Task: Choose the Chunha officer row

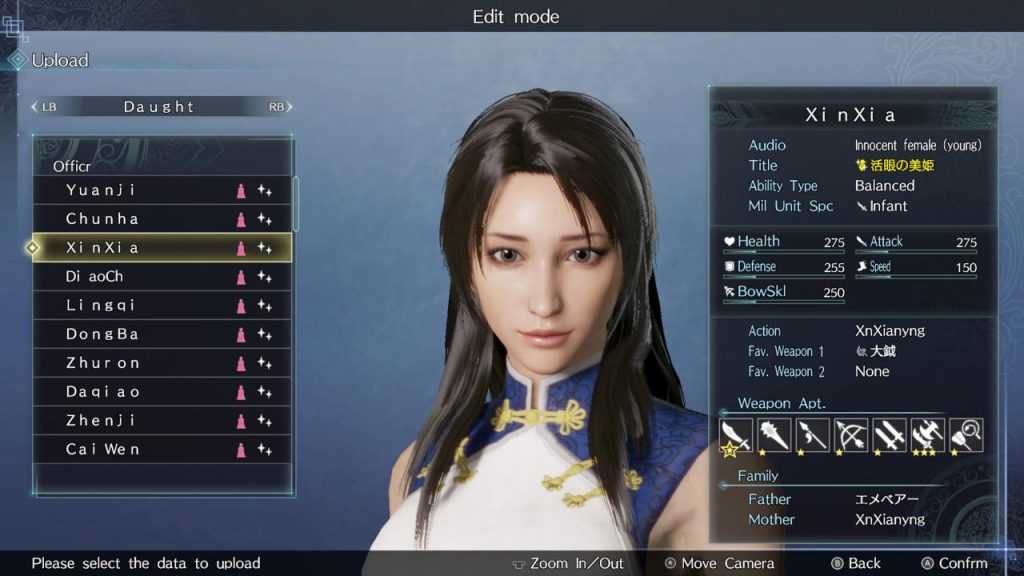Action: point(160,219)
